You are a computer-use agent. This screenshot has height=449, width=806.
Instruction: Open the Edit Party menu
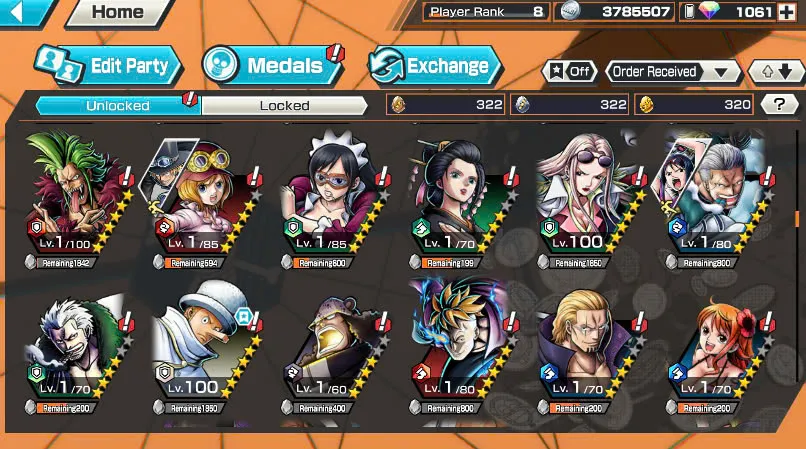[109, 66]
